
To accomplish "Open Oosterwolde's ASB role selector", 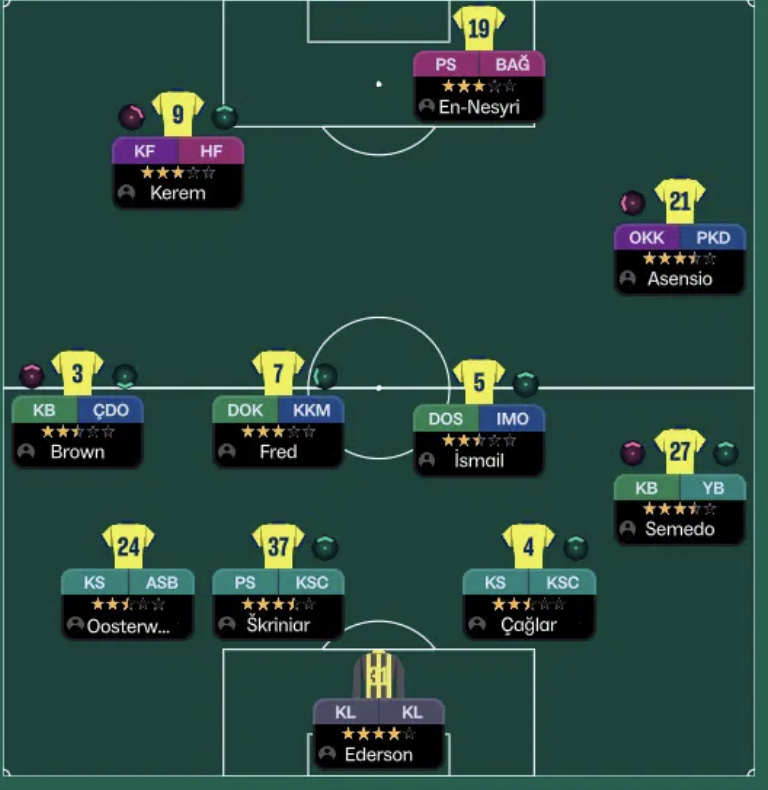I will 162,583.
